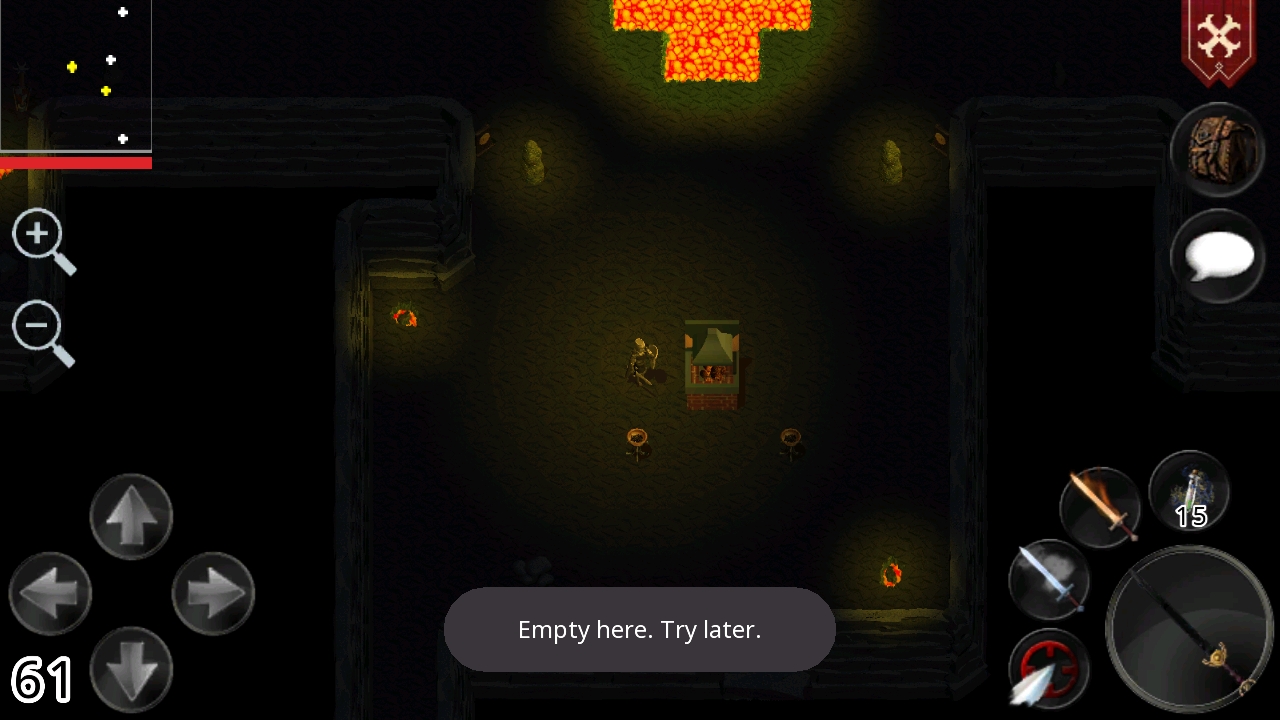The width and height of the screenshot is (1280, 720).
Task: Select the flaming sword skill
Action: coord(1099,506)
